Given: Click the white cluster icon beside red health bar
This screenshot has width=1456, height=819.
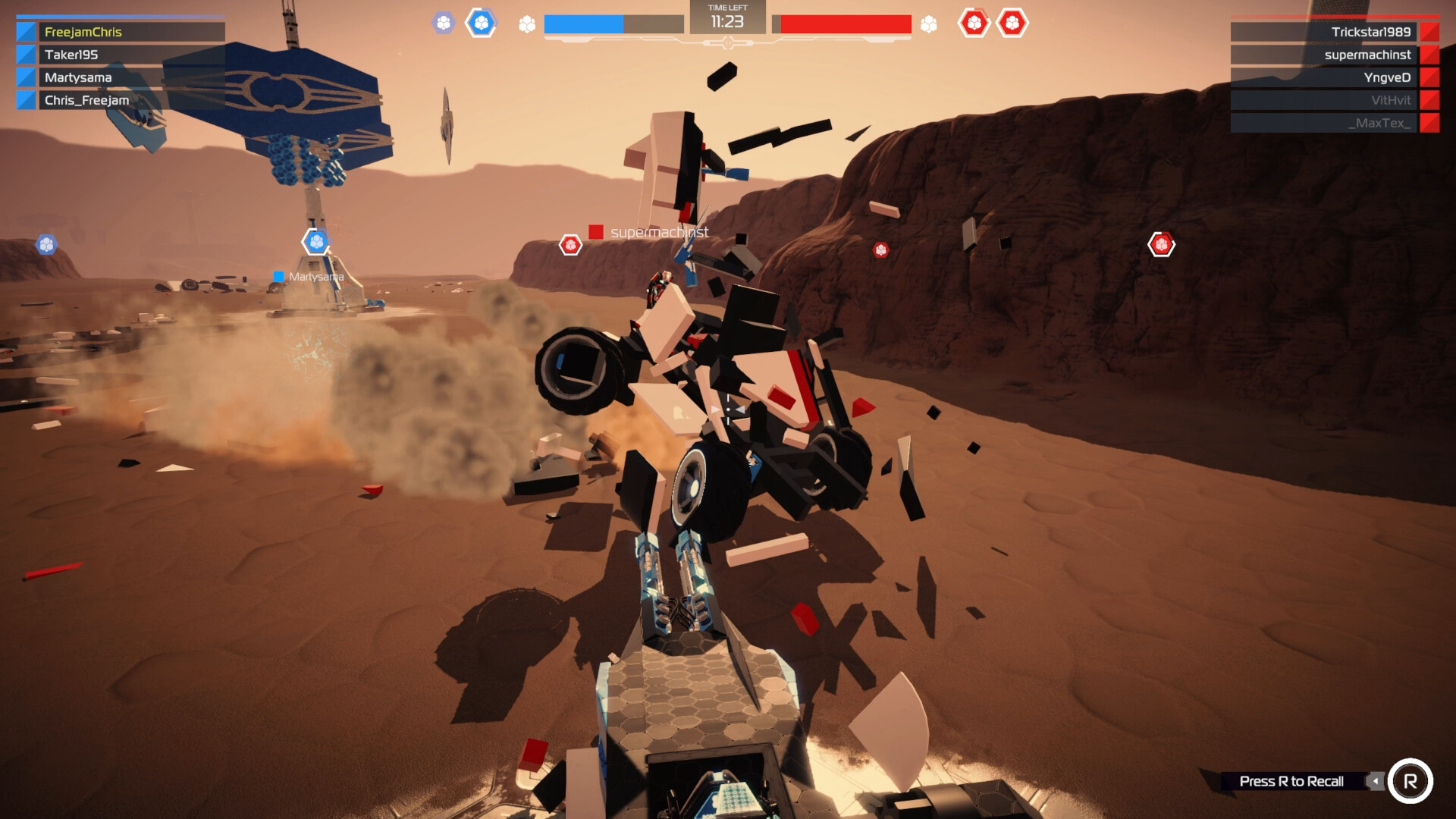Looking at the screenshot, I should point(928,23).
